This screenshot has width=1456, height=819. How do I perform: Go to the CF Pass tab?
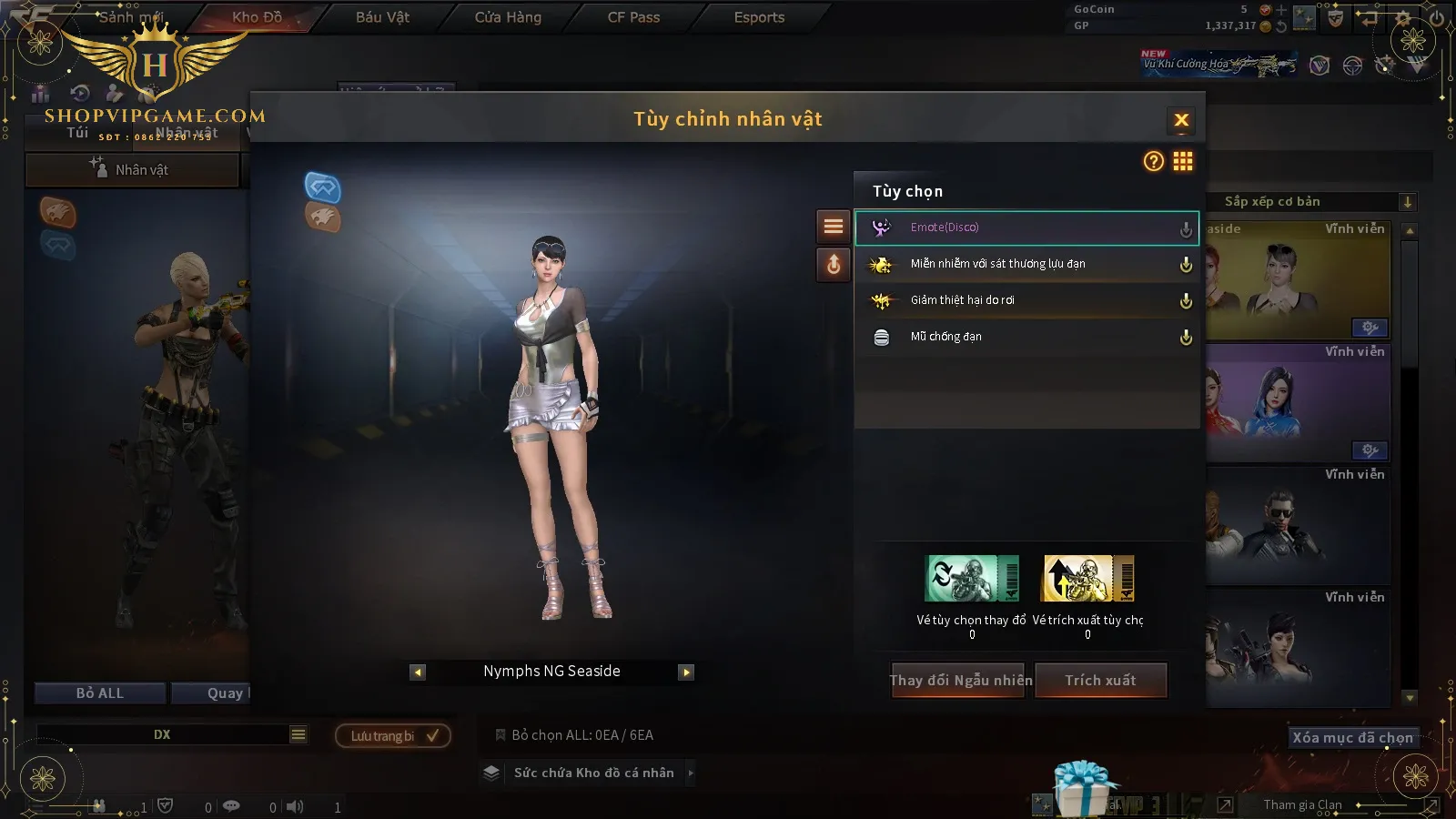(633, 17)
